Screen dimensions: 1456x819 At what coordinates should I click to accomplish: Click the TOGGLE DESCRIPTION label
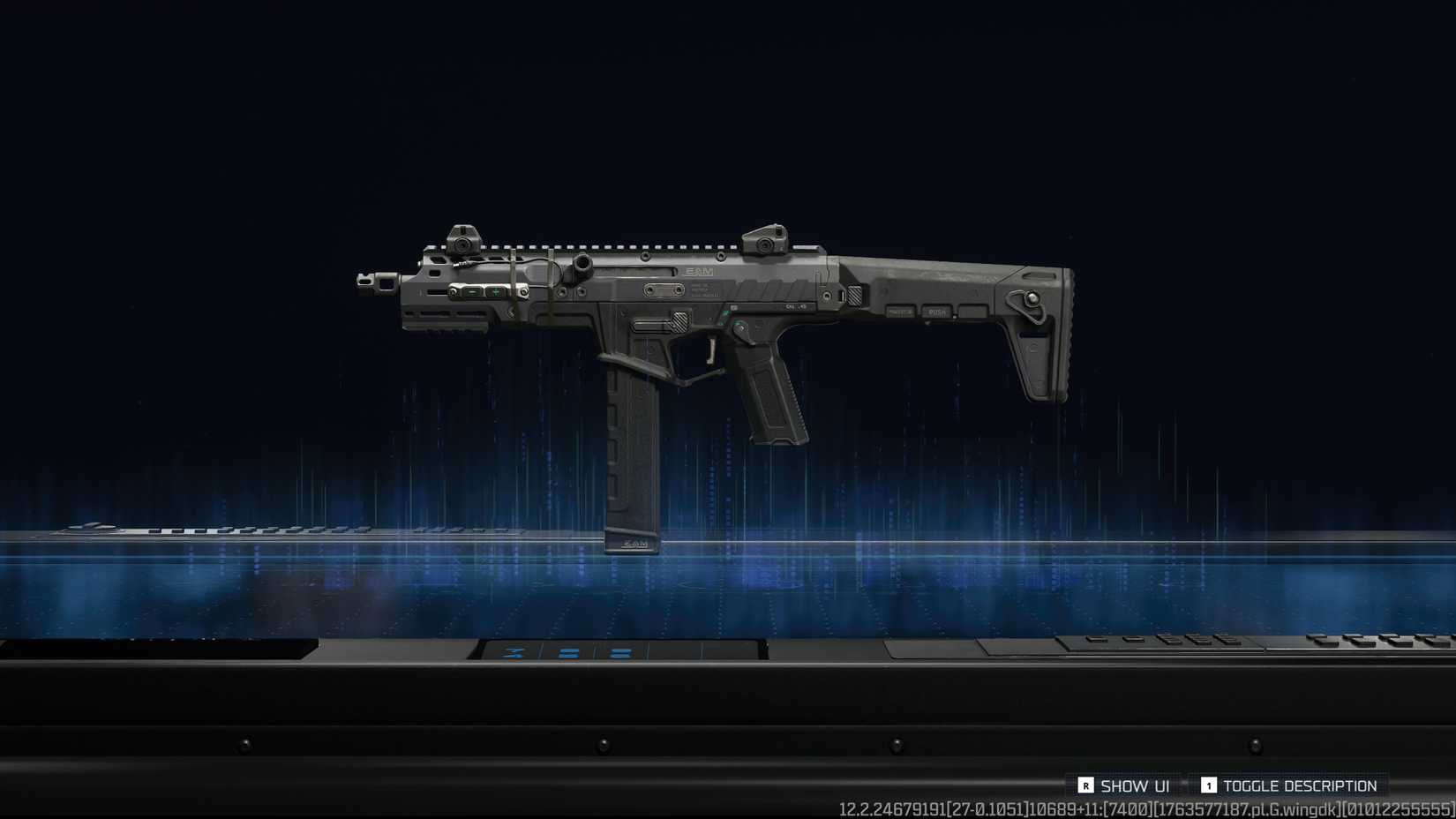point(1300,785)
